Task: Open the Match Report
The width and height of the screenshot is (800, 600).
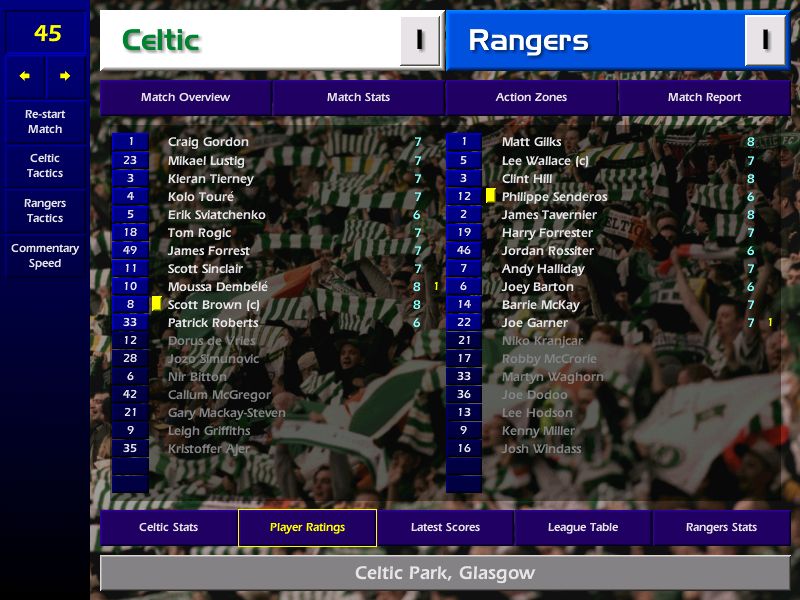Action: pyautogui.click(x=704, y=97)
